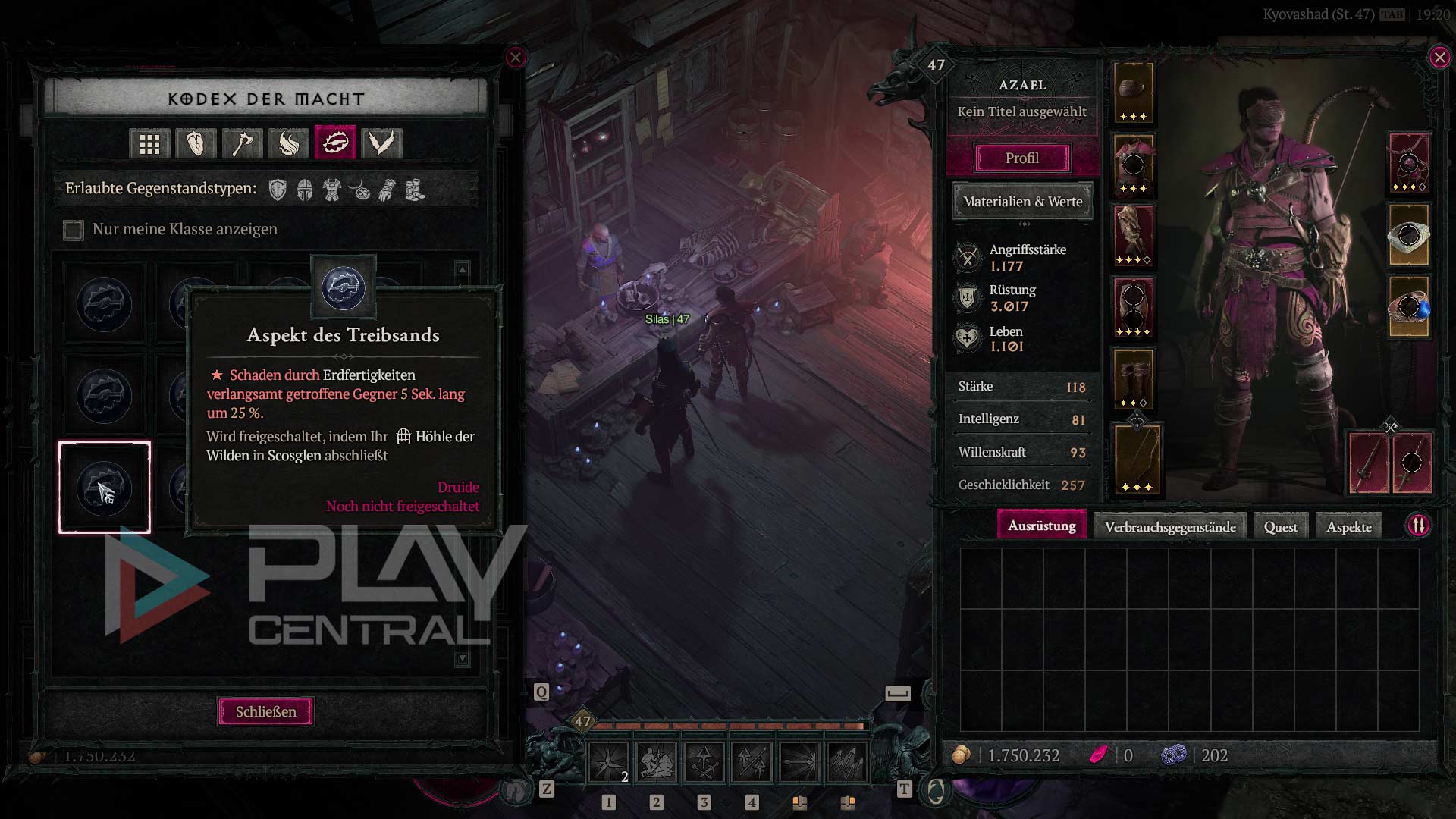The width and height of the screenshot is (1456, 819).
Task: Click the Schließen button
Action: (265, 711)
